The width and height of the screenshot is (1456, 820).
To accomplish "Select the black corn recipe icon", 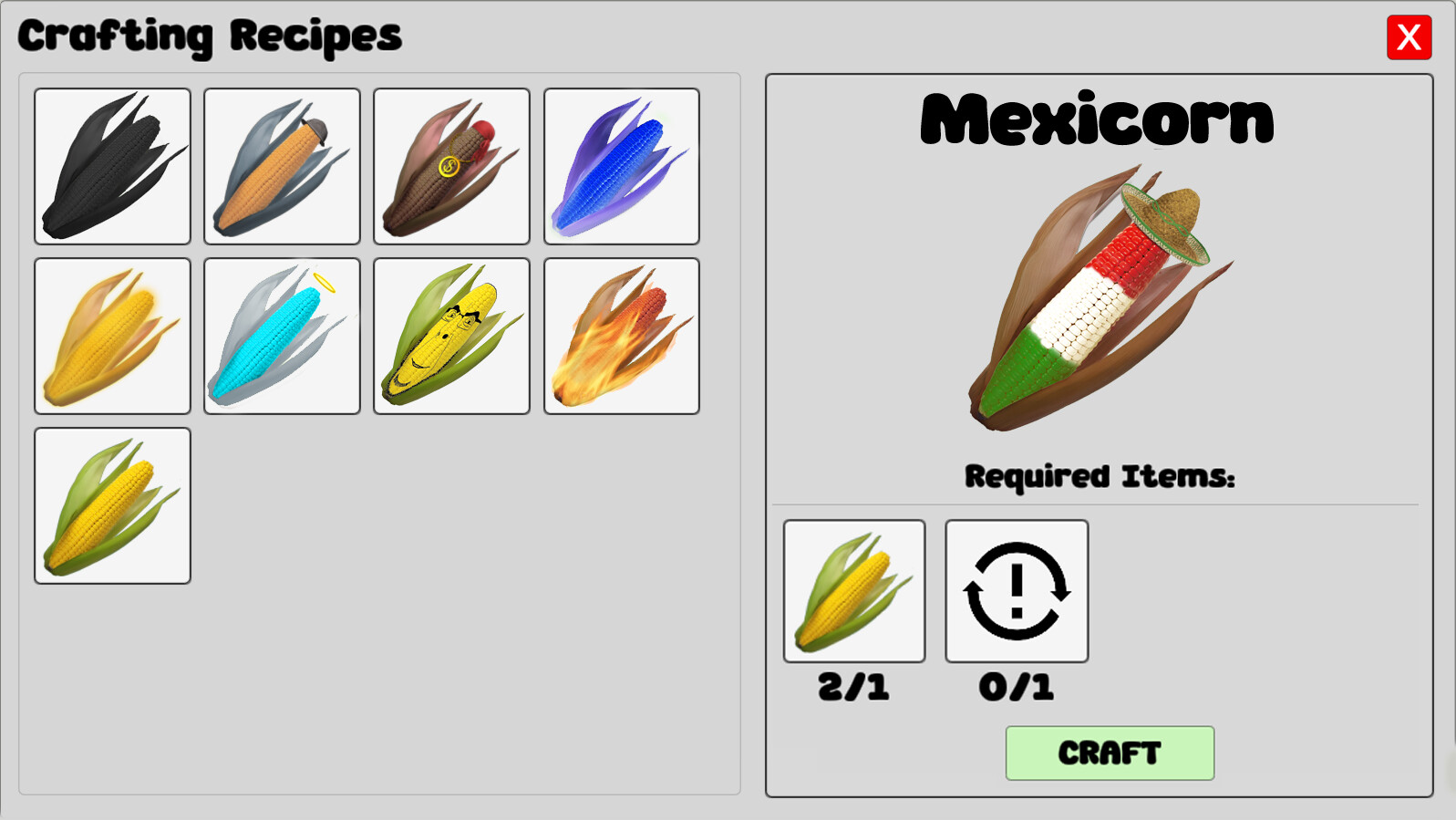I will tap(112, 166).
